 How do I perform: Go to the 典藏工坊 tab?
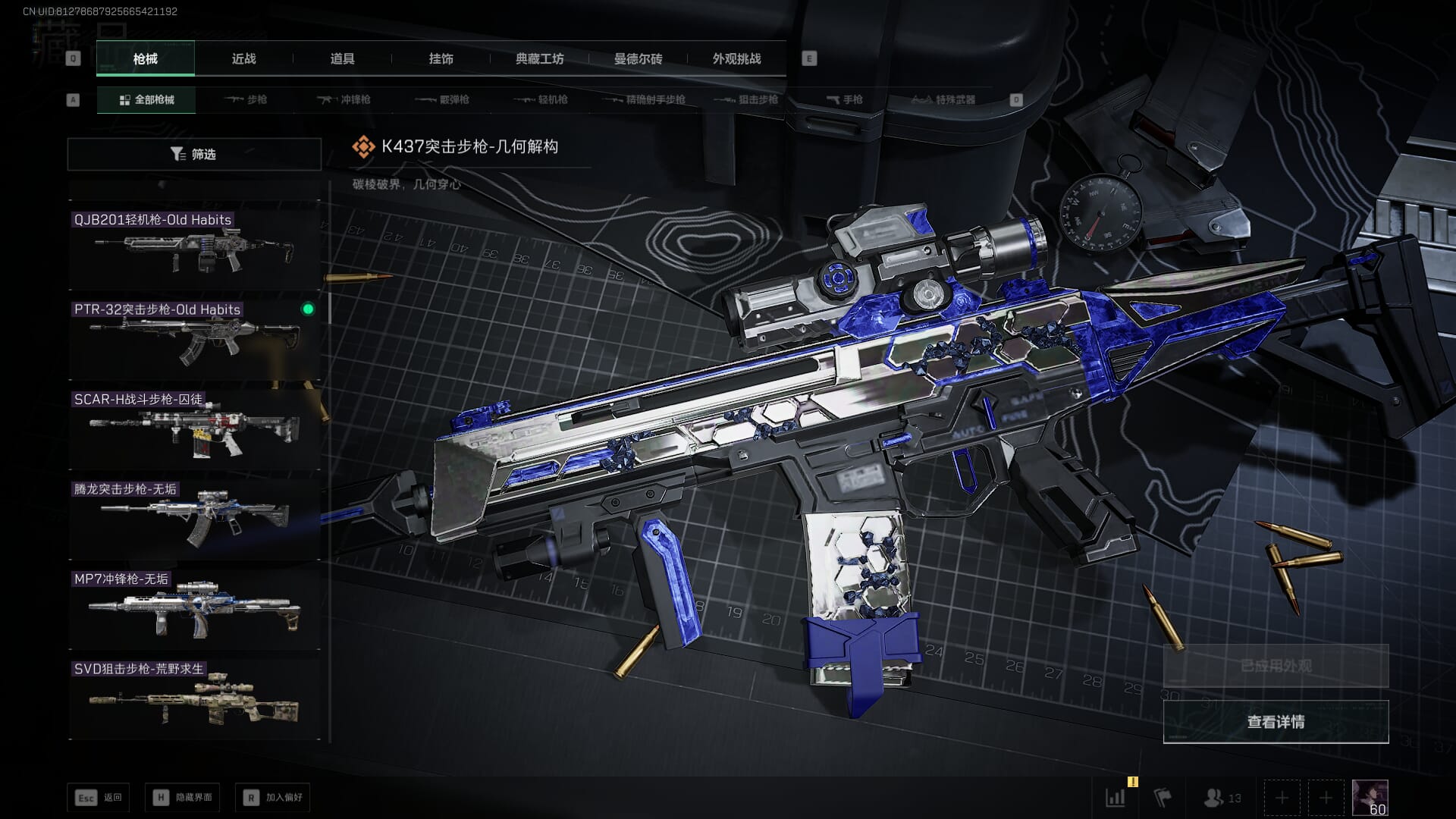539,59
